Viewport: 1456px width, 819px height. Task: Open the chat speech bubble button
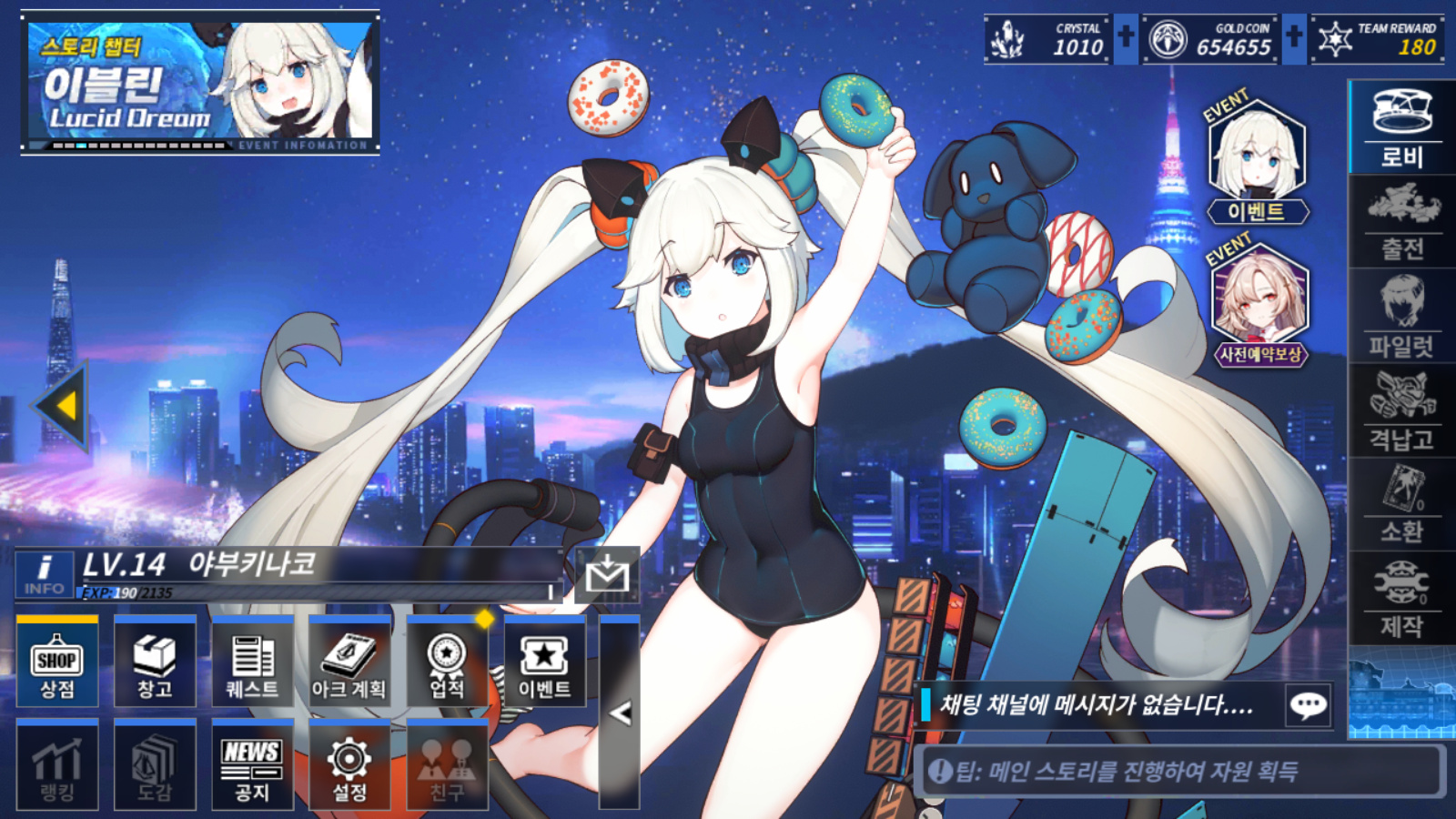(x=1309, y=705)
